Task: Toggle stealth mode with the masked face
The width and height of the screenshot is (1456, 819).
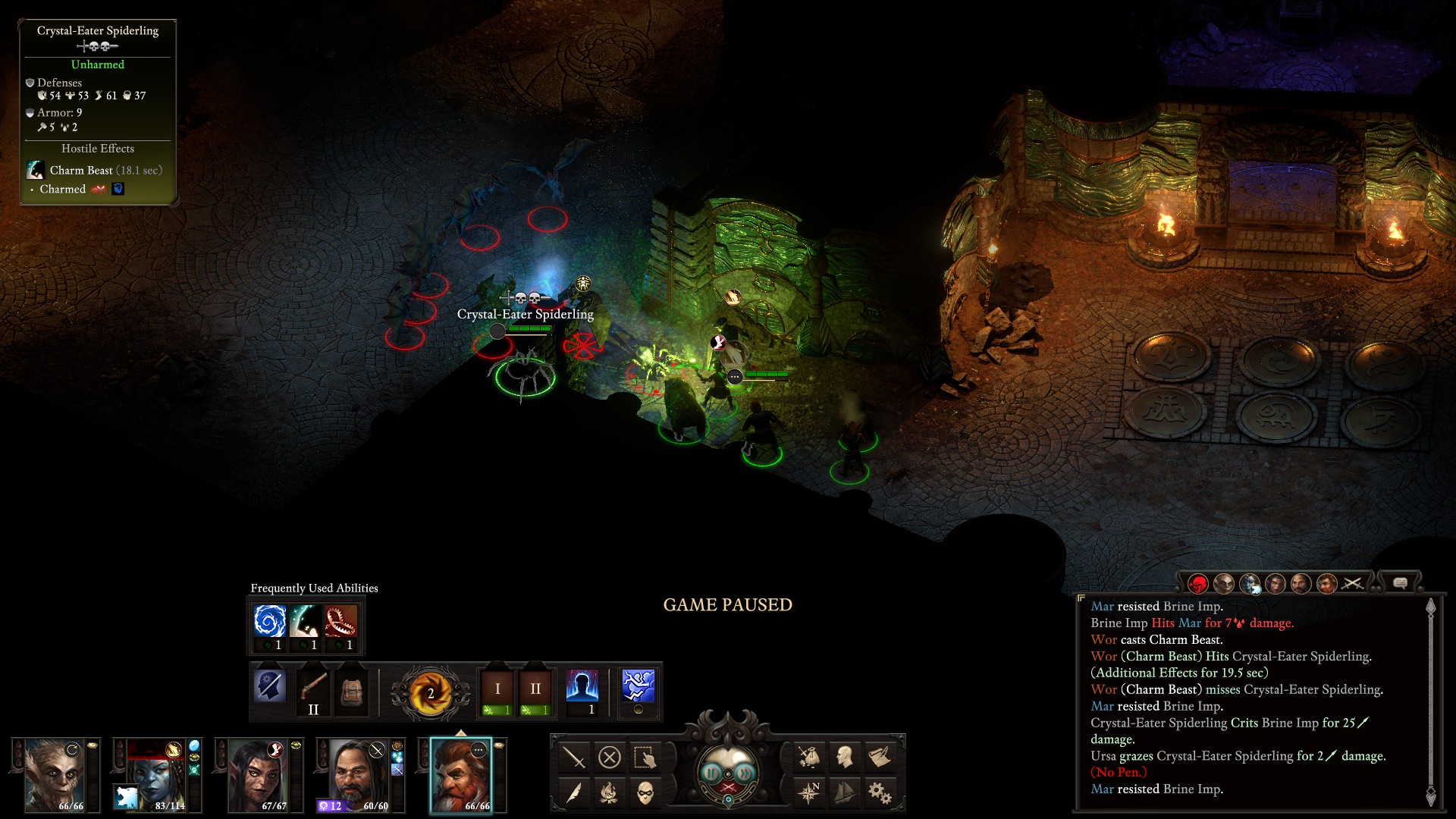Action: 645,792
